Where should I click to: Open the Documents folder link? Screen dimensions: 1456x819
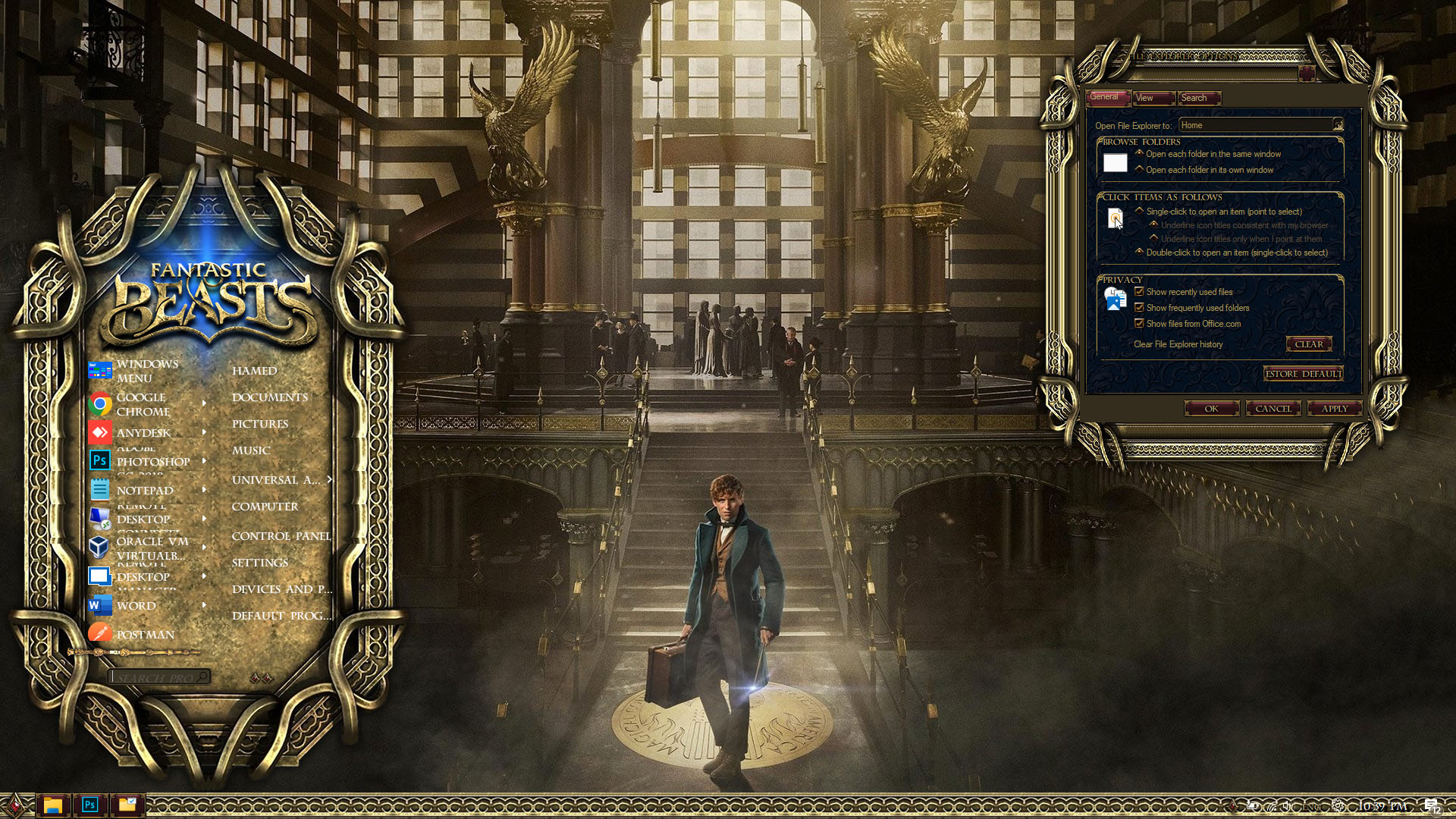(x=270, y=397)
